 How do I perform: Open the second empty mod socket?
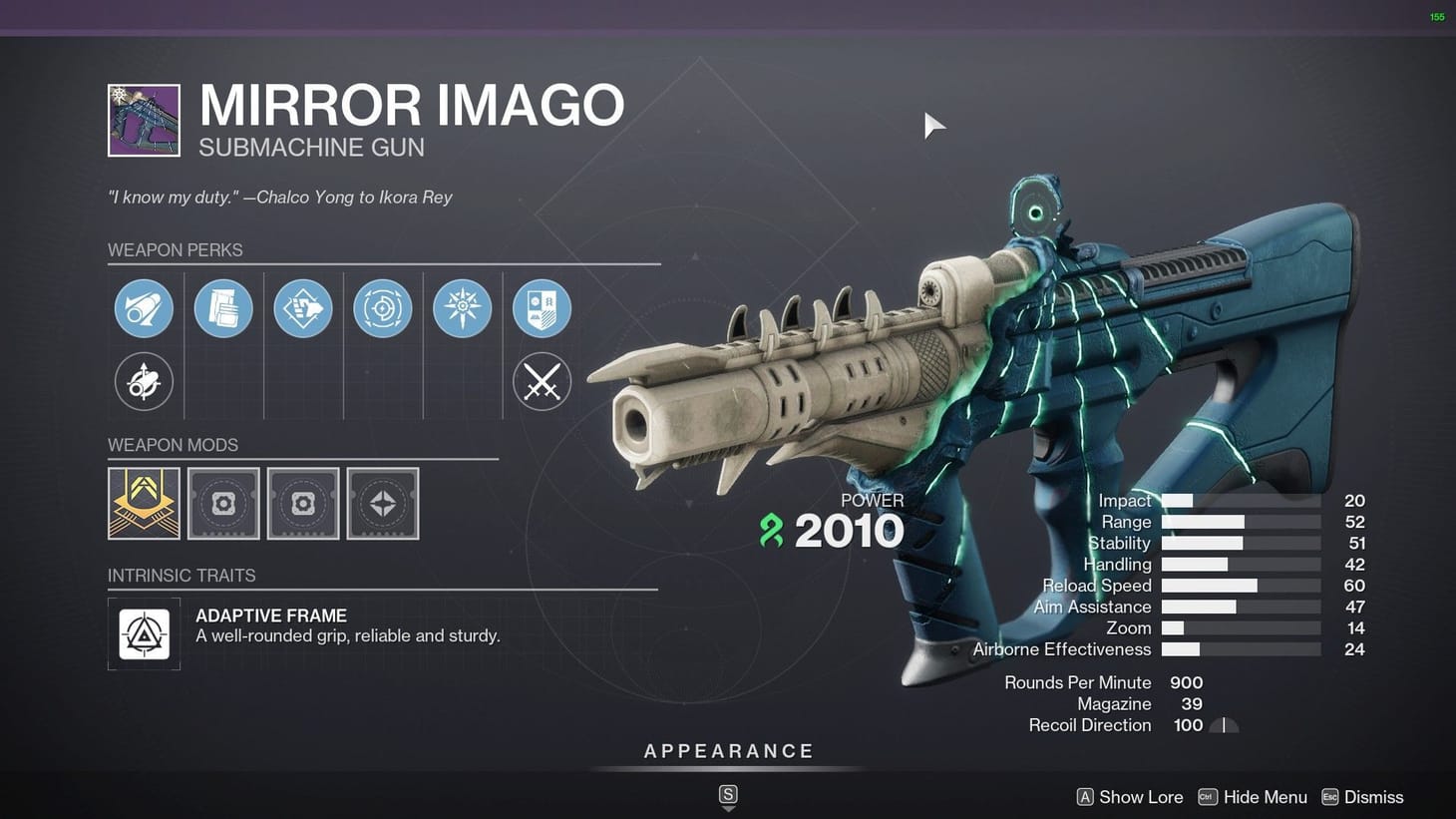point(303,503)
